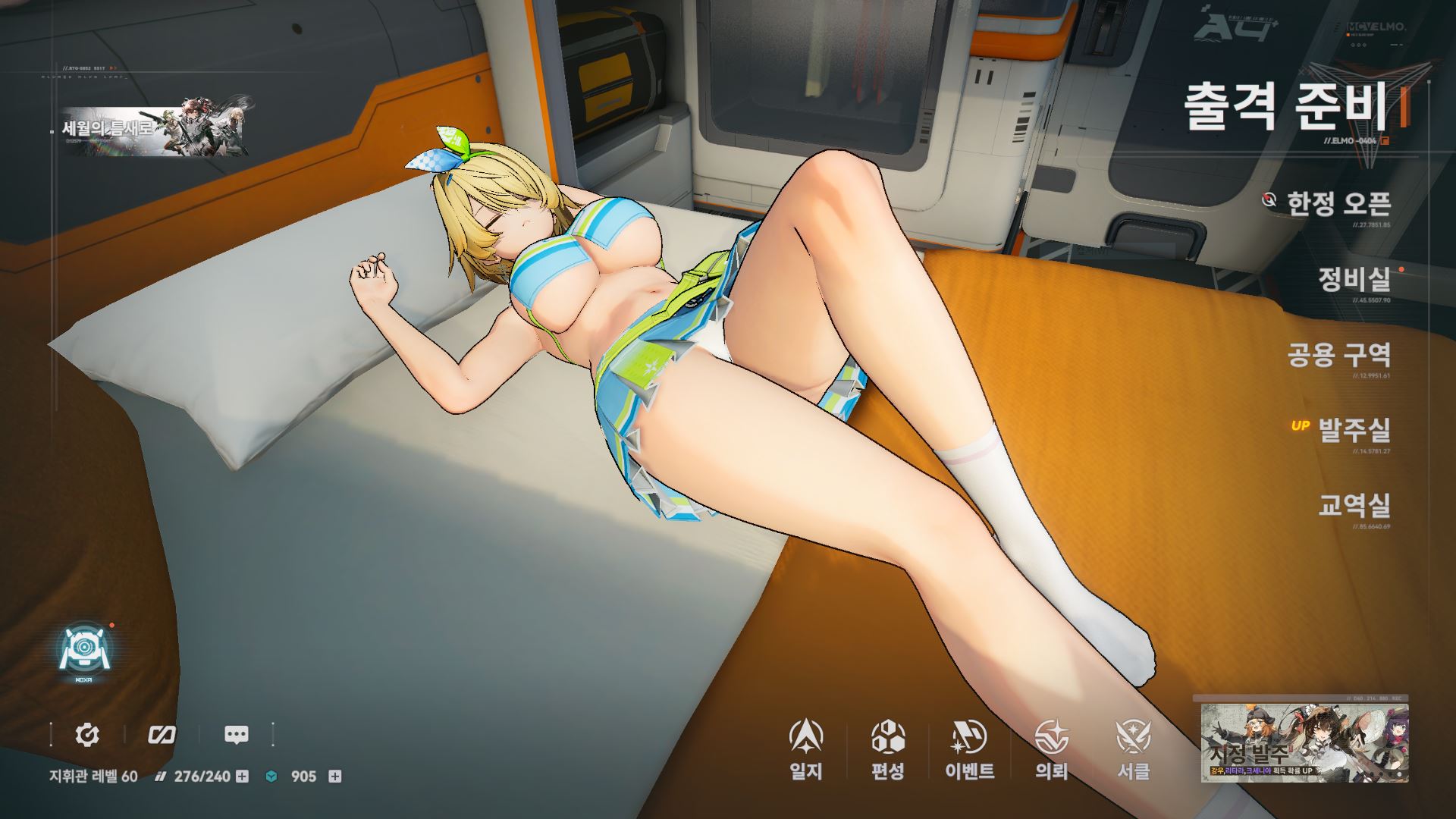This screenshot has height=819, width=1456.
Task: Enter the 교역실 trade room
Action: tap(1354, 505)
